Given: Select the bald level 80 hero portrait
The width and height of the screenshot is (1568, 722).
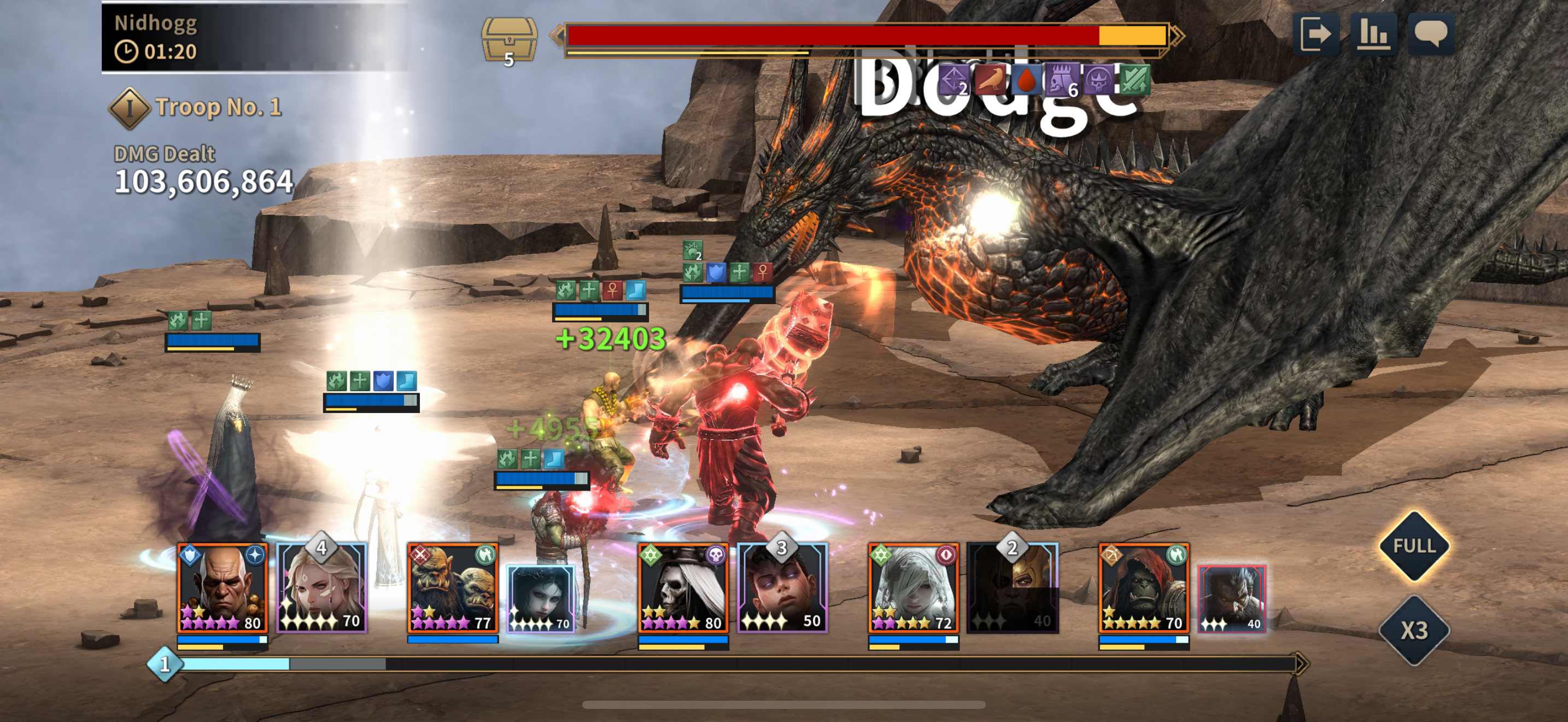Looking at the screenshot, I should click(222, 588).
